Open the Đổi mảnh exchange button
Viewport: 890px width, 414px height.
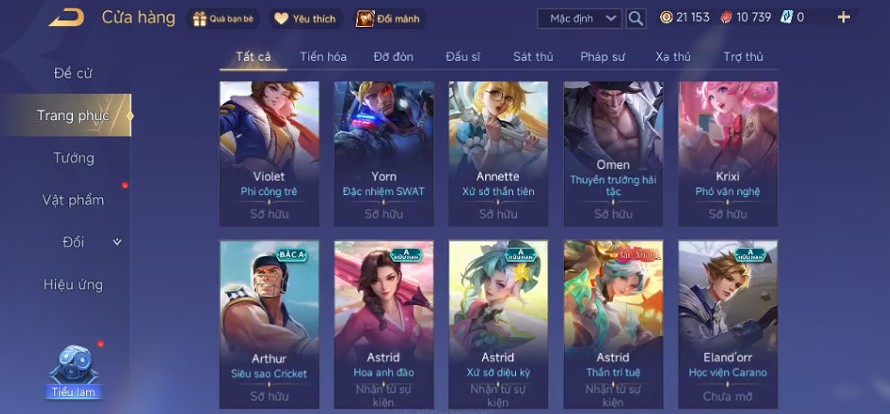(x=387, y=18)
